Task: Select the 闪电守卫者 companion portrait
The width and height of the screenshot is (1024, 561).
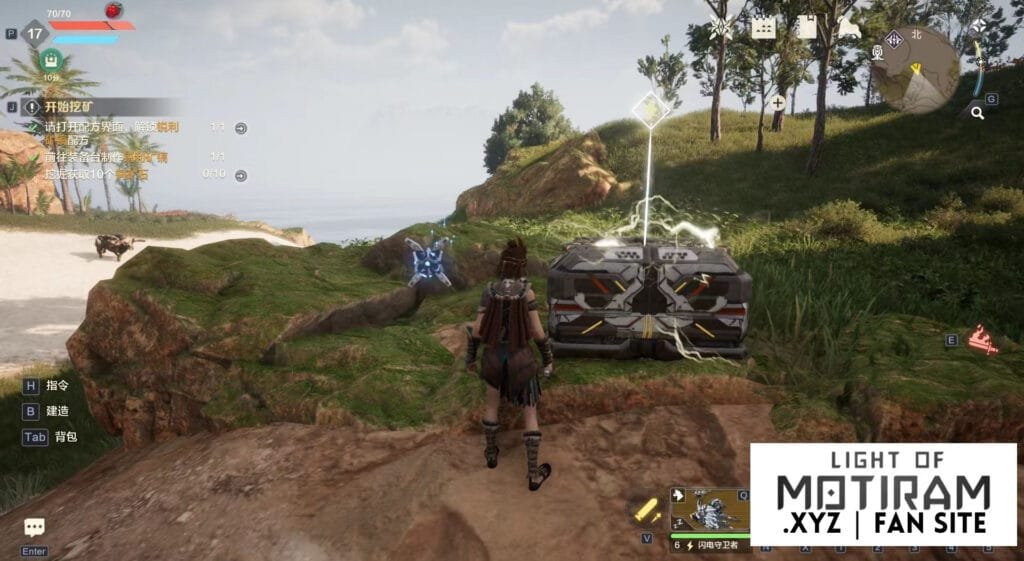Action: point(709,517)
